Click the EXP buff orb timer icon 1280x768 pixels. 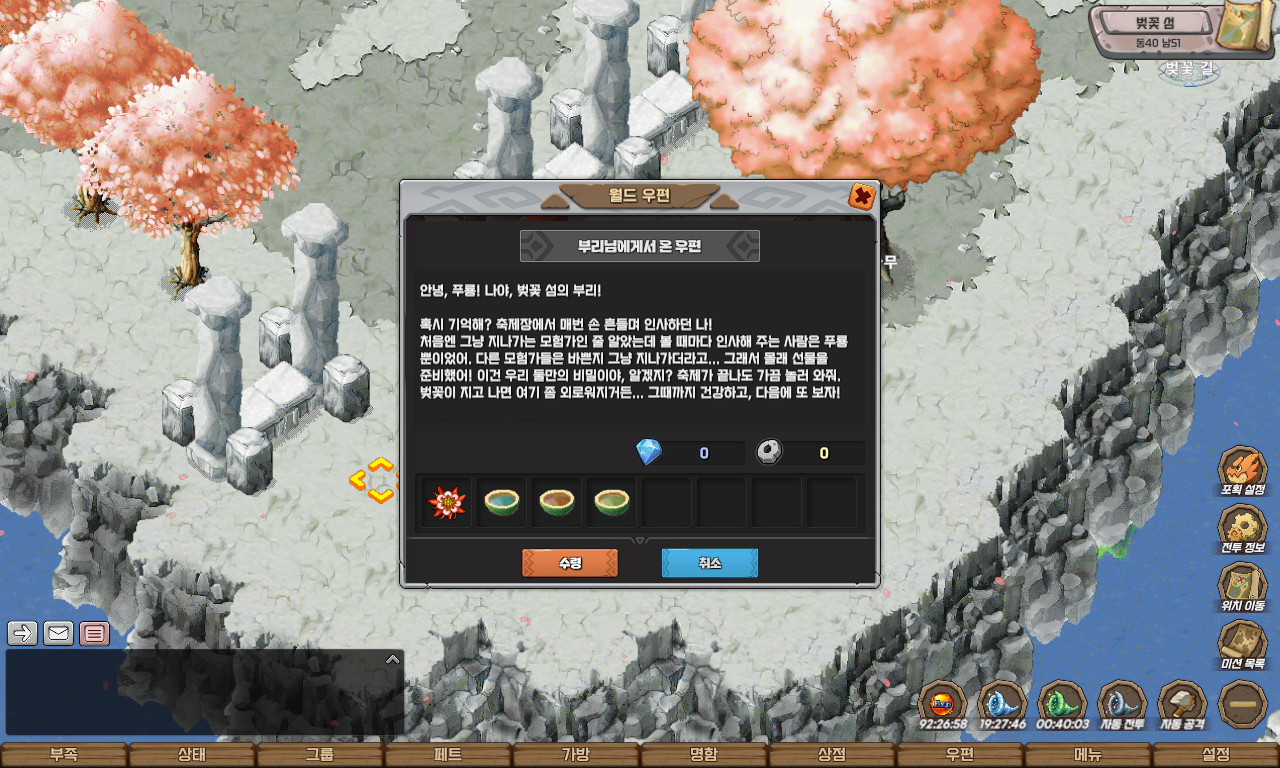pyautogui.click(x=941, y=703)
